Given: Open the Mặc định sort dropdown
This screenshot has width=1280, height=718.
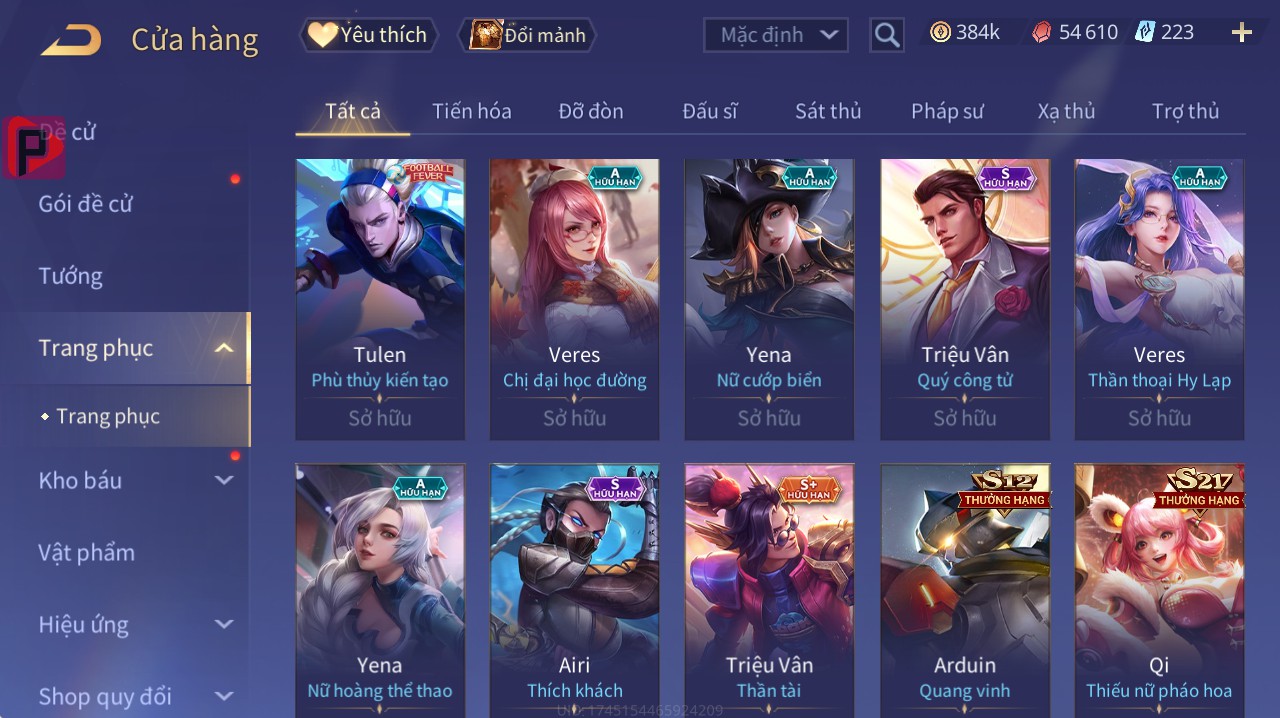Looking at the screenshot, I should pyautogui.click(x=776, y=35).
